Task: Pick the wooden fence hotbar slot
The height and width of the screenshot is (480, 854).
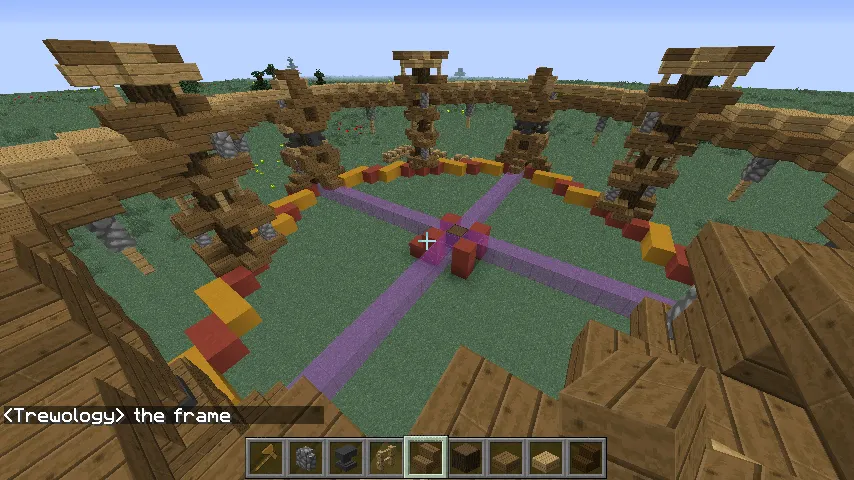Action: pyautogui.click(x=386, y=458)
